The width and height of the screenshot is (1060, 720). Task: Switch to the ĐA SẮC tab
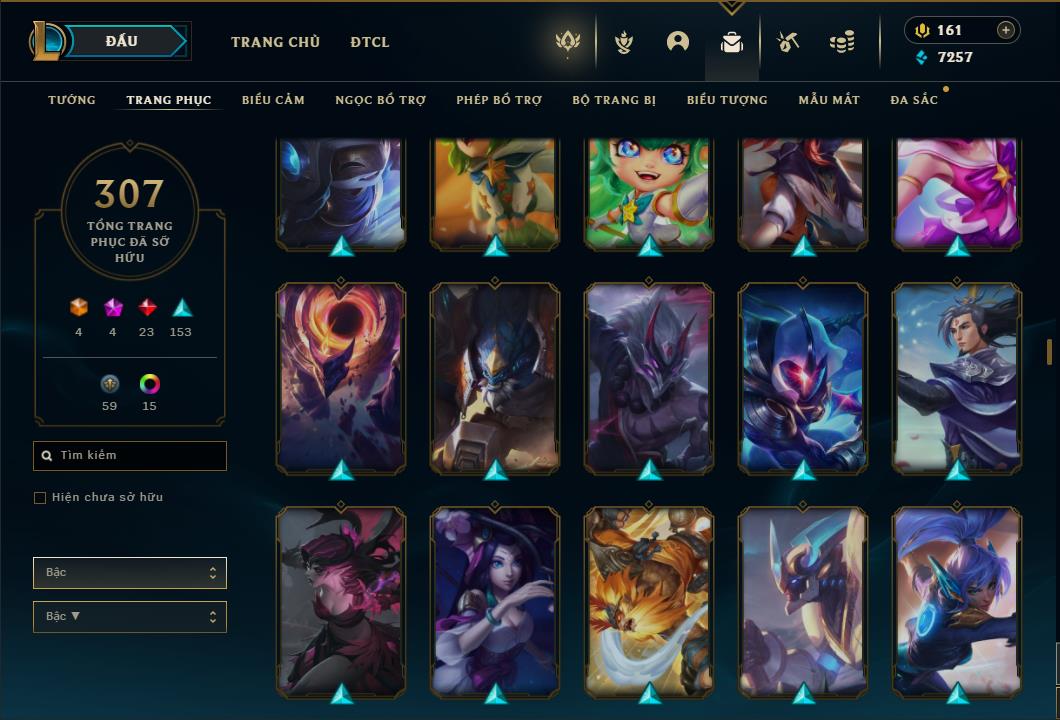[x=914, y=100]
